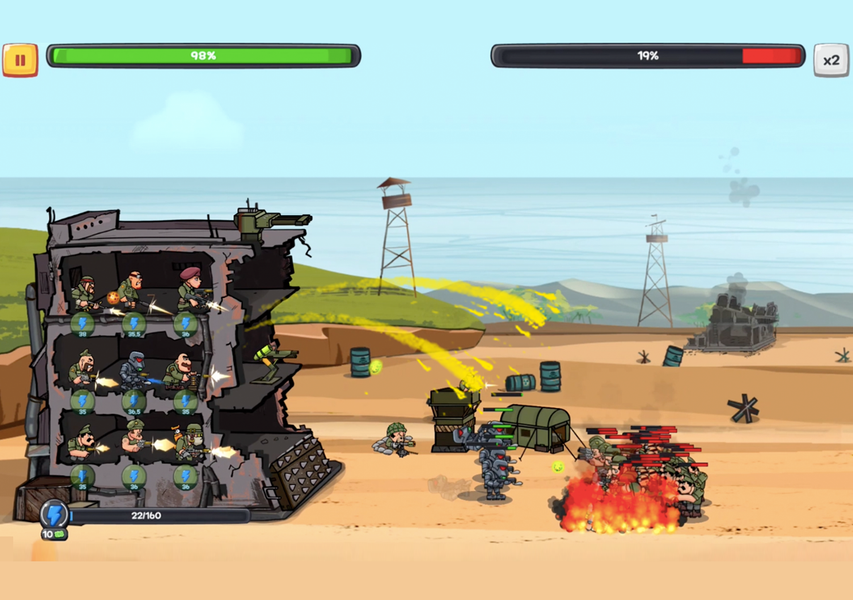Click the large lightning energy icon by the energy bar
The image size is (853, 600).
pyautogui.click(x=54, y=515)
